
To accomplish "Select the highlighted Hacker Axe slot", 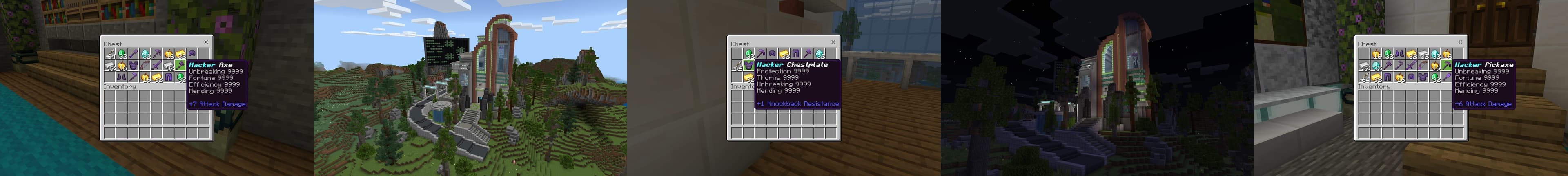I will [x=180, y=65].
